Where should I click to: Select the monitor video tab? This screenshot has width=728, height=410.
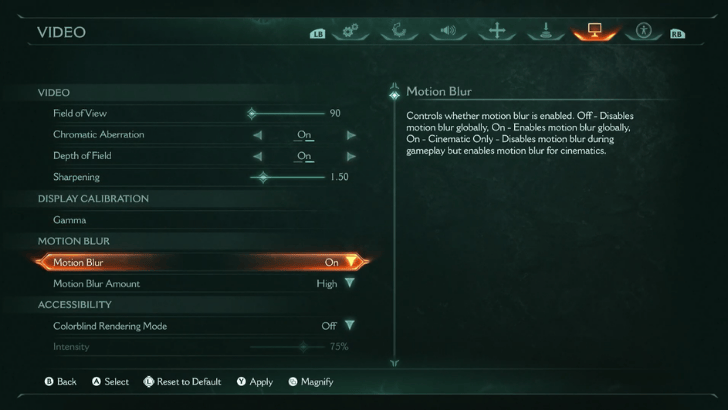click(x=594, y=31)
